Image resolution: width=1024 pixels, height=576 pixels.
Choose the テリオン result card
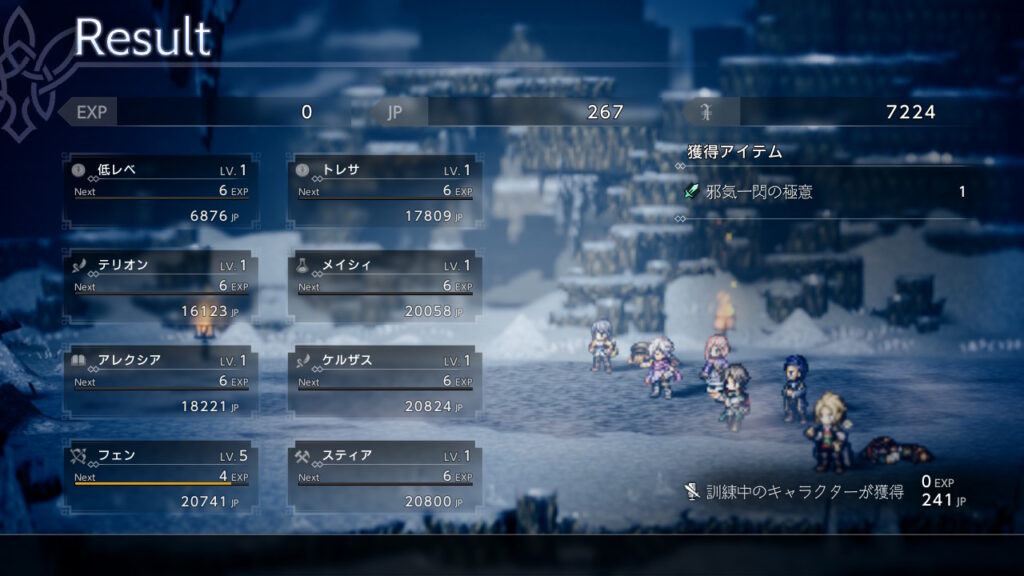[x=160, y=288]
